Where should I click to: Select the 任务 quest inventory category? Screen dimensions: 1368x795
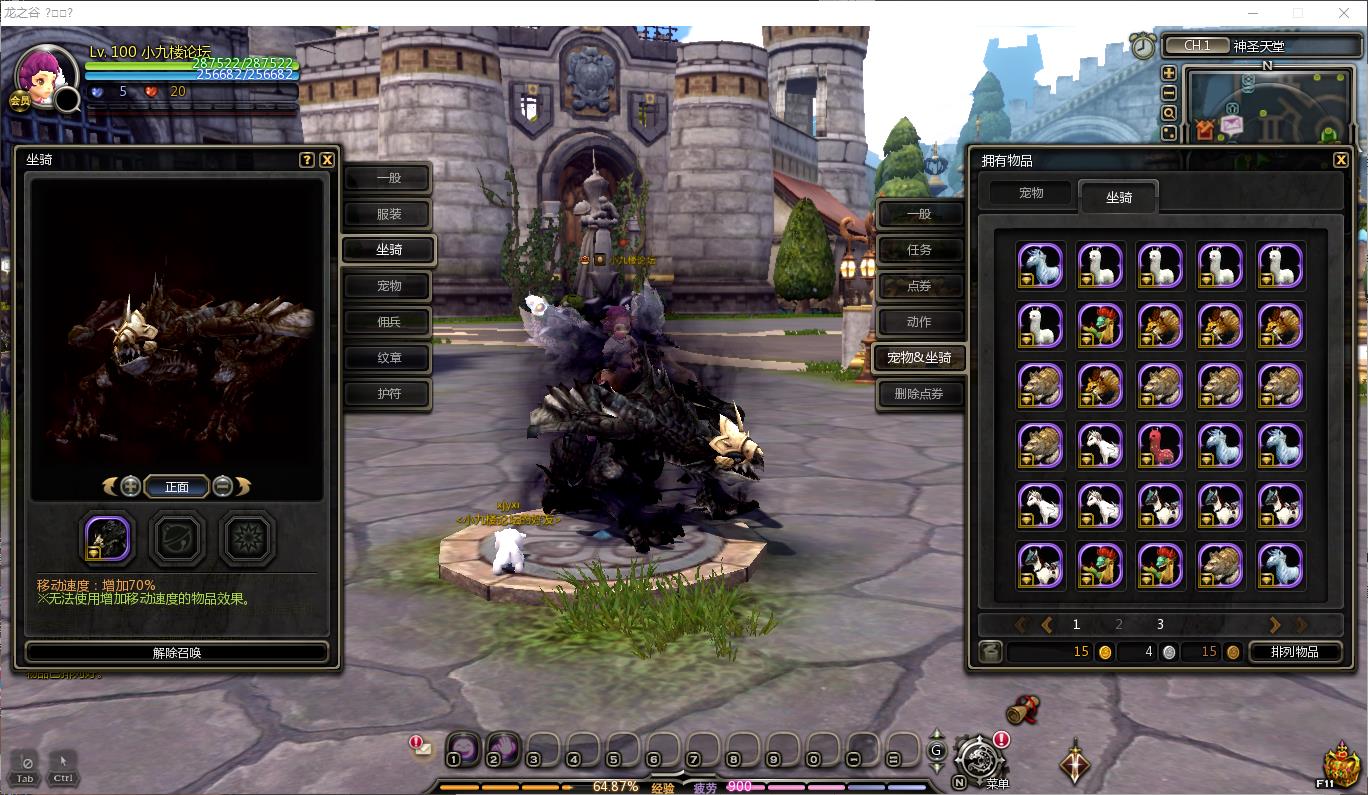(918, 250)
